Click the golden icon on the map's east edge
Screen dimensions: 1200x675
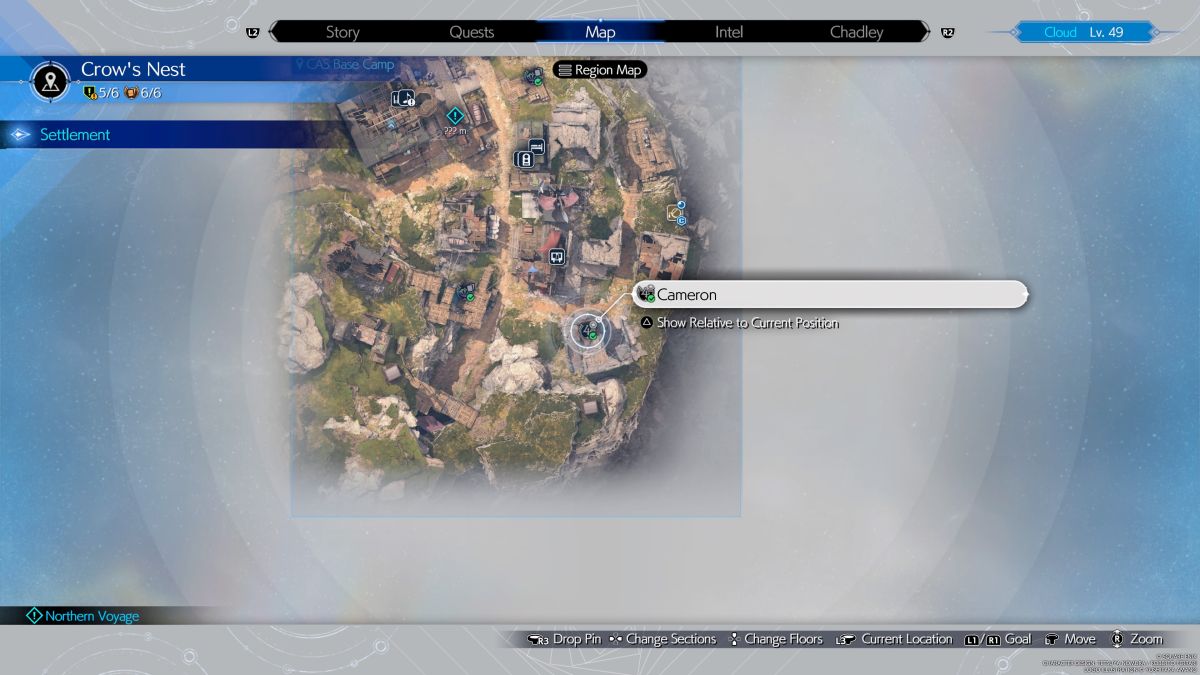click(x=674, y=212)
